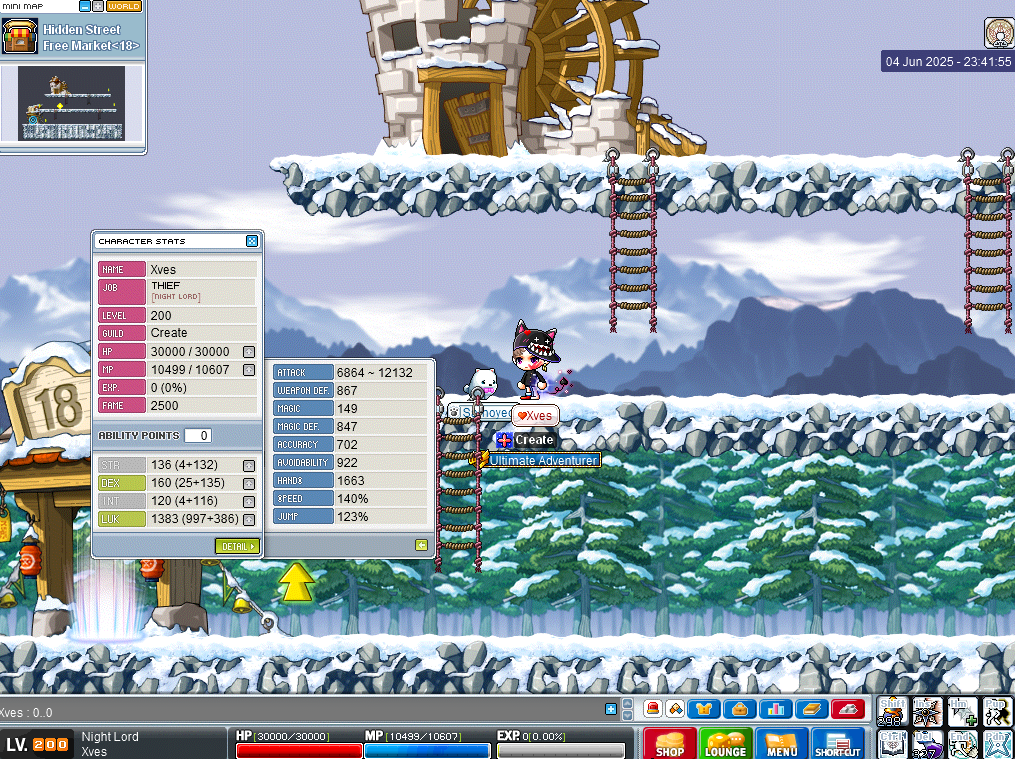
Task: Open the skill book icon
Action: pyautogui.click(x=811, y=709)
